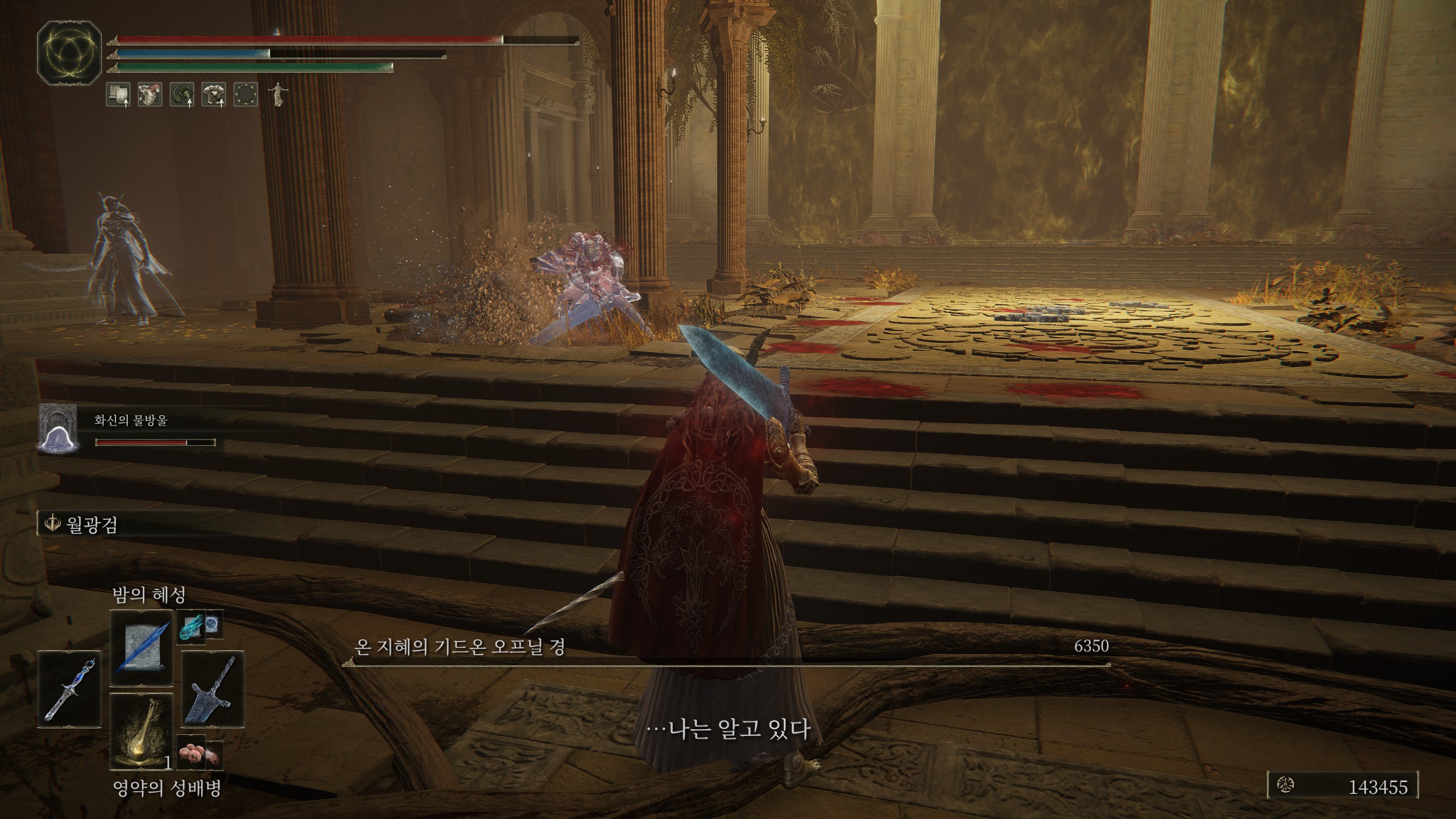Select the greatsword right-hand weapon slot
The image size is (1456, 819).
(213, 689)
